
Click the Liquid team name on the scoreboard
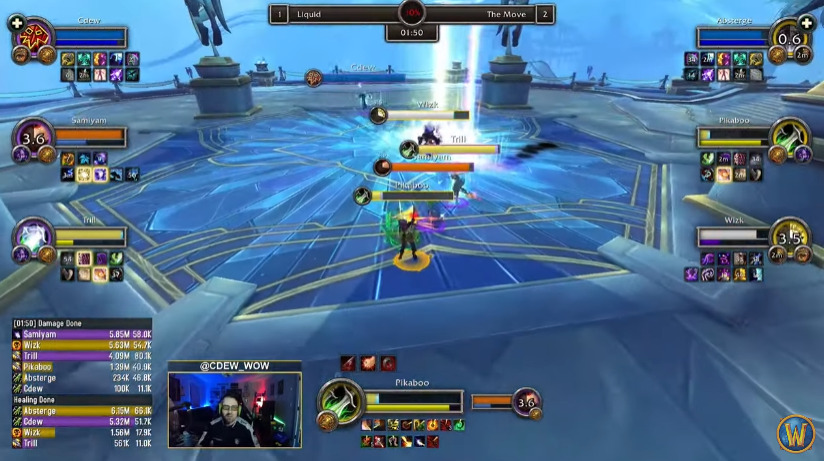pos(310,14)
